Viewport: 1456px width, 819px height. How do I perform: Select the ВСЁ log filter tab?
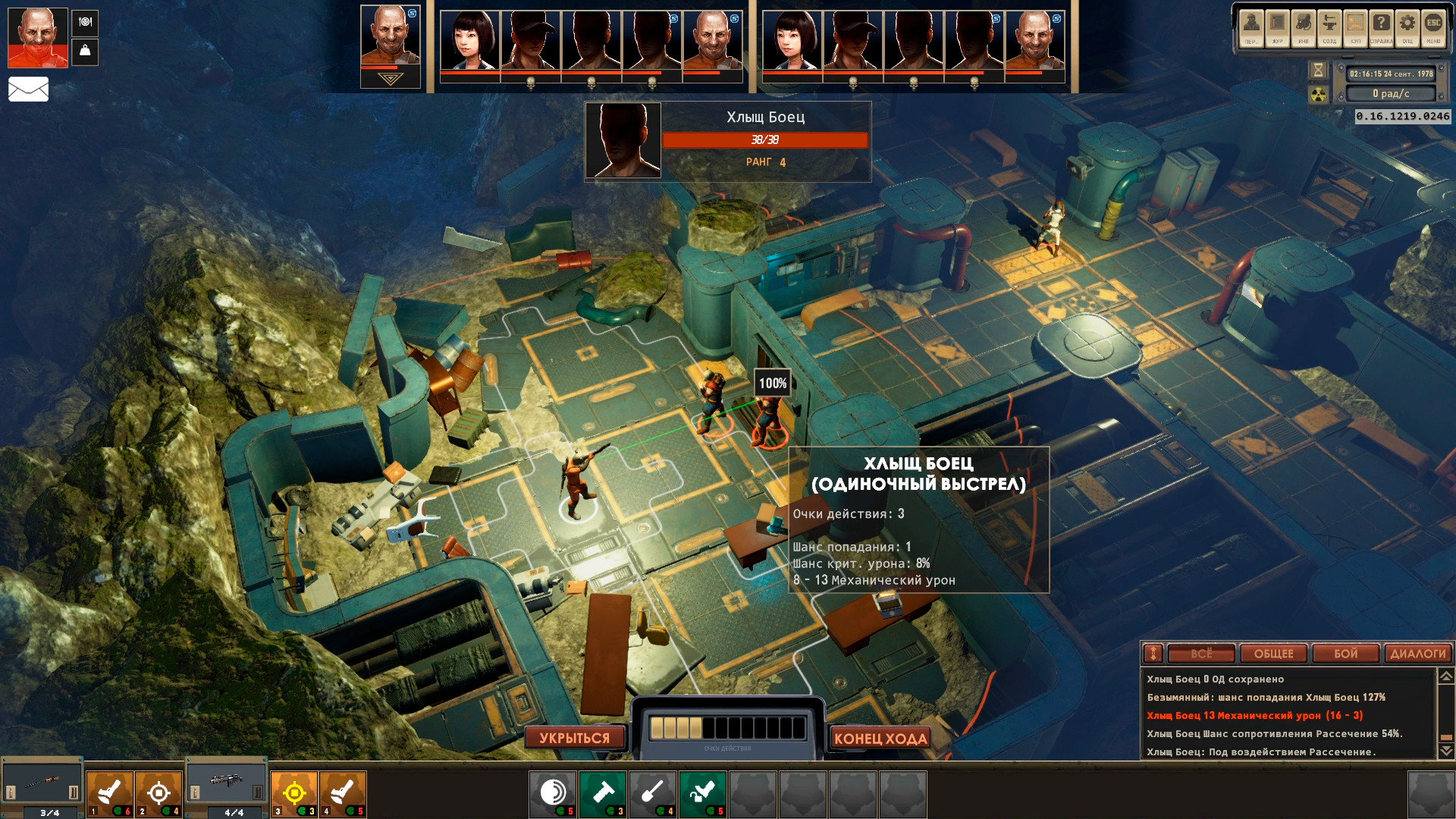pyautogui.click(x=1201, y=654)
